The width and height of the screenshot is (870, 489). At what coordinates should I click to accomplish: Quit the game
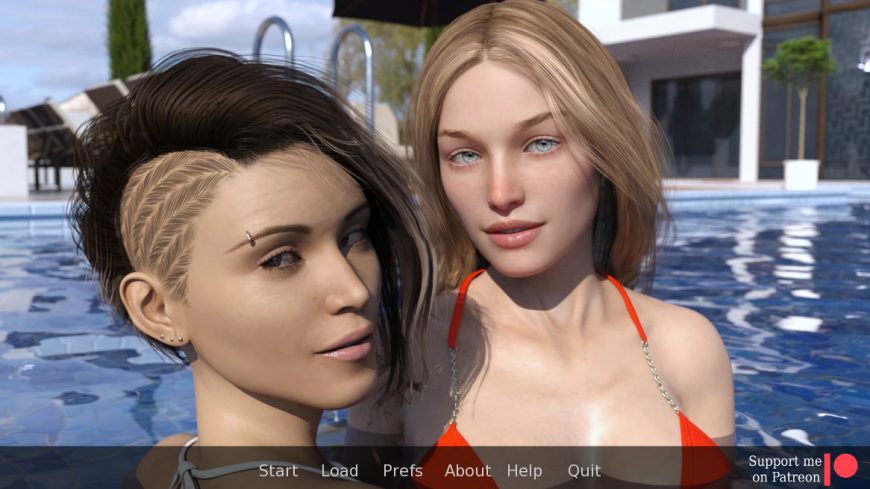pos(584,471)
